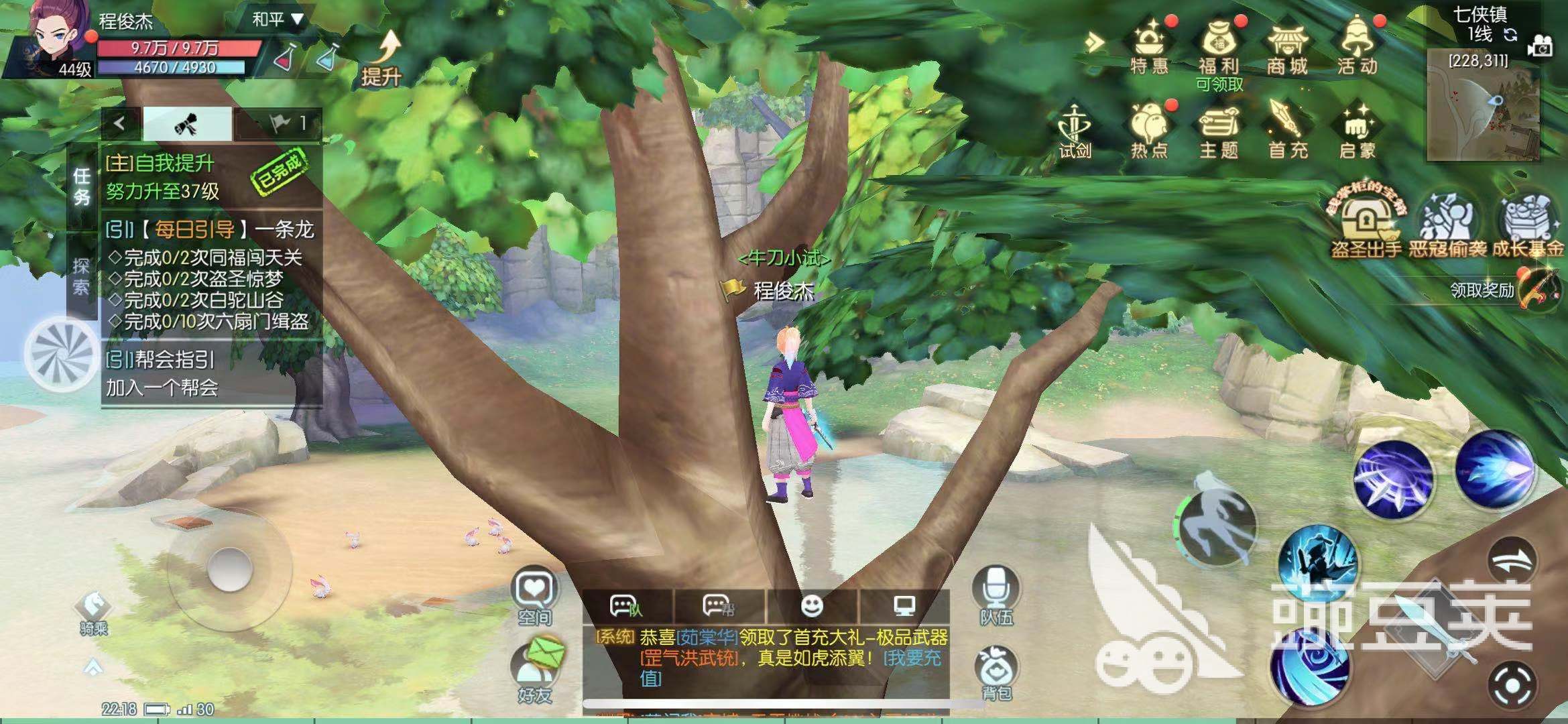Screen dimensions: 1568x724
Task: Open the 福利 welfare rewards menu
Action: (x=1218, y=46)
